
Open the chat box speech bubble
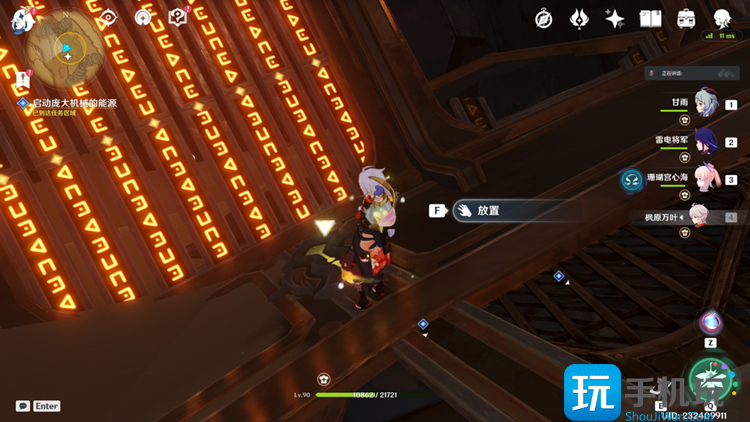click(x=23, y=406)
